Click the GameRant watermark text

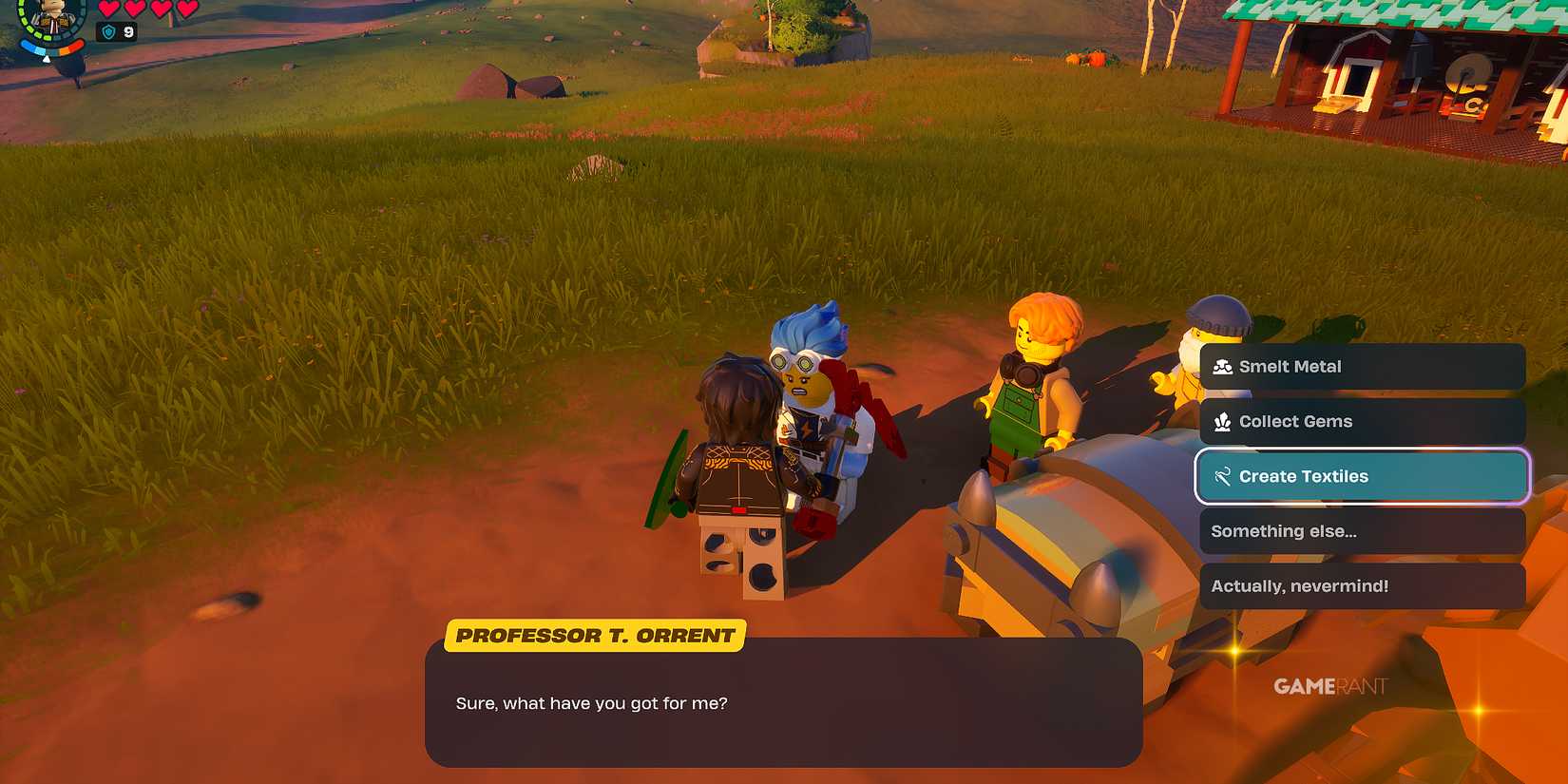click(1329, 687)
